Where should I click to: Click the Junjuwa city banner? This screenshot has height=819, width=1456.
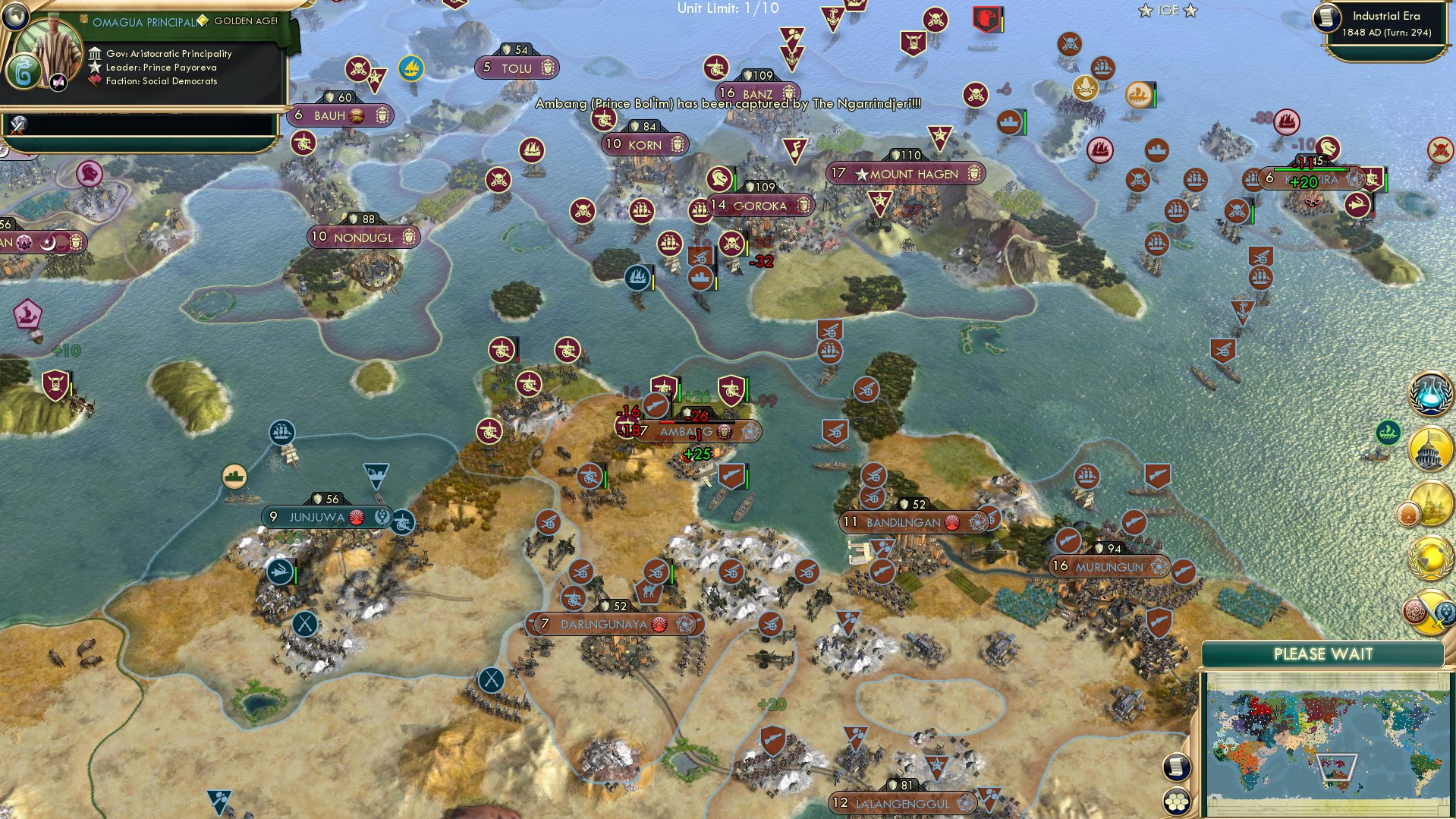(x=326, y=515)
